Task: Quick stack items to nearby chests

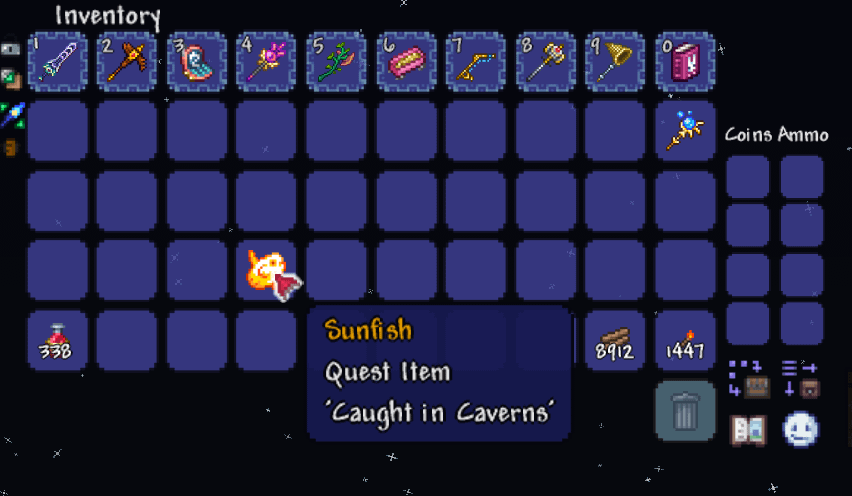Action: click(746, 380)
